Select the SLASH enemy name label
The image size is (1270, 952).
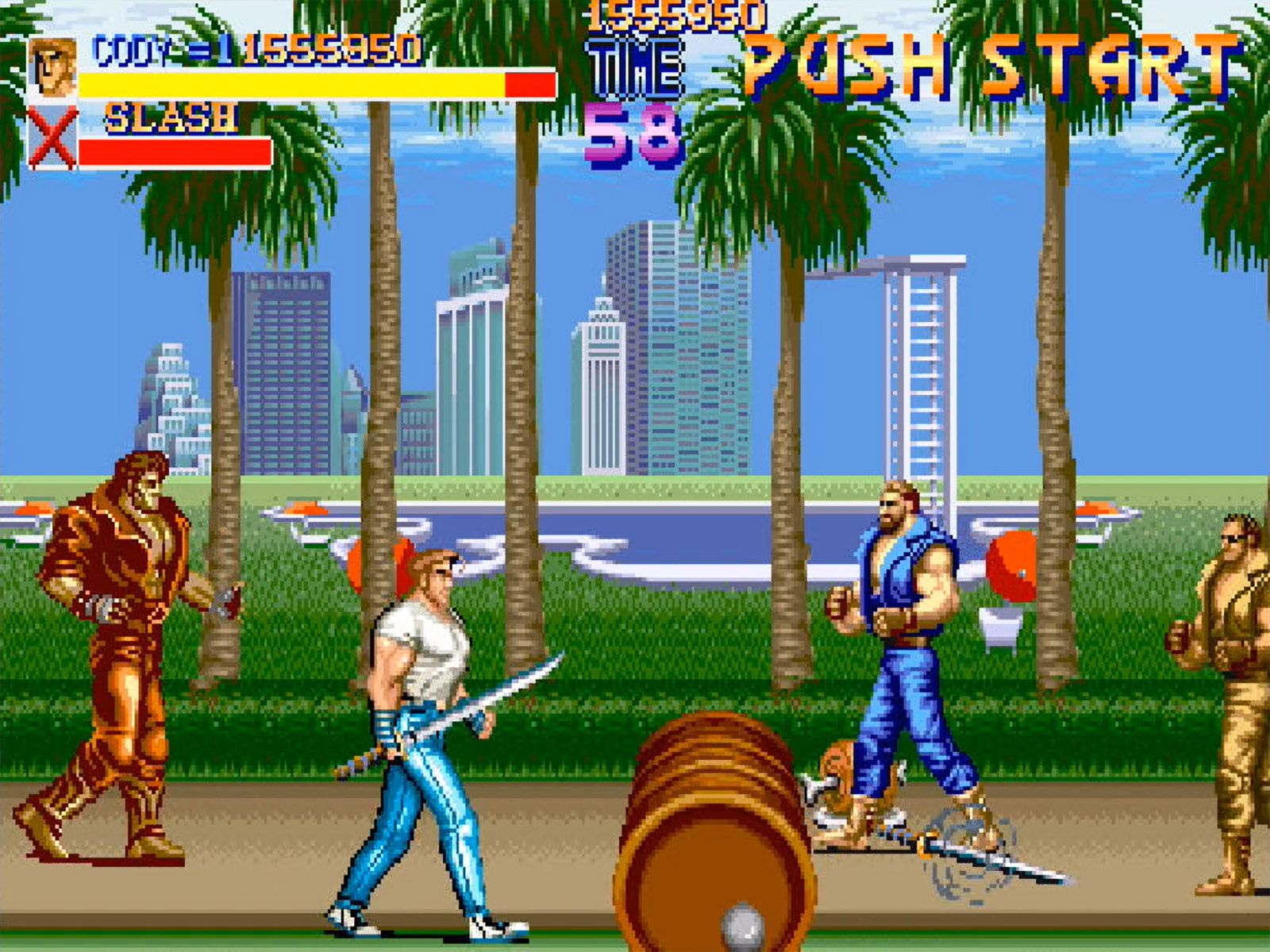[x=171, y=117]
